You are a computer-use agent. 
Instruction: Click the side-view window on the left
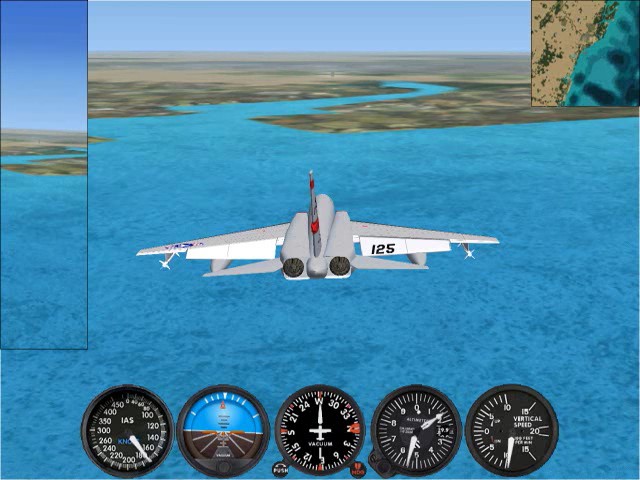[x=43, y=175]
